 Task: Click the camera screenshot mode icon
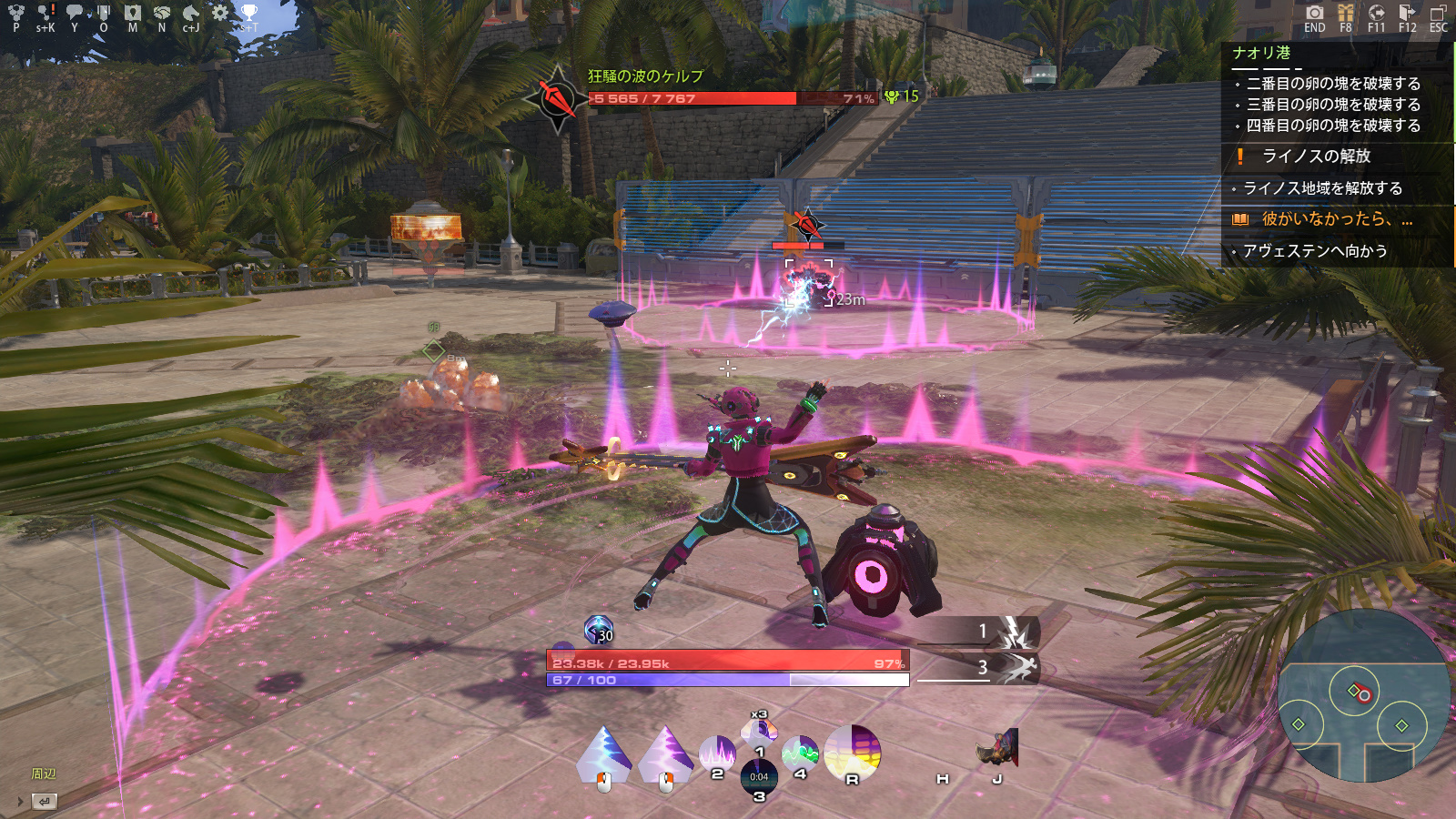[x=1314, y=13]
